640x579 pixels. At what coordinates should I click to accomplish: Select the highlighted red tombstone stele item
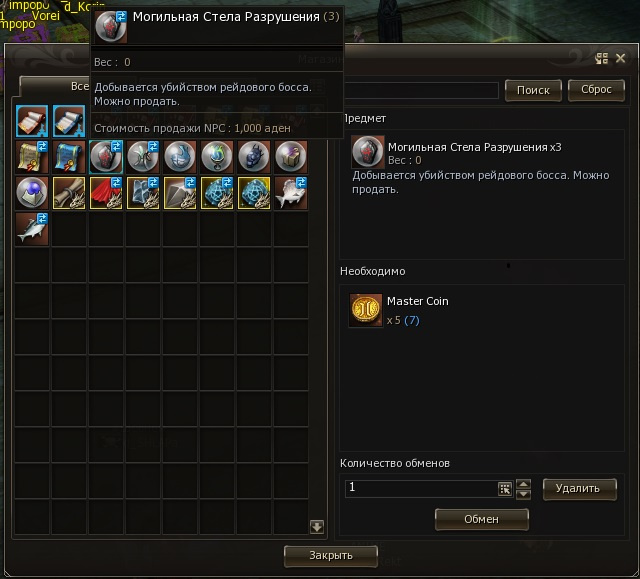coord(106,156)
